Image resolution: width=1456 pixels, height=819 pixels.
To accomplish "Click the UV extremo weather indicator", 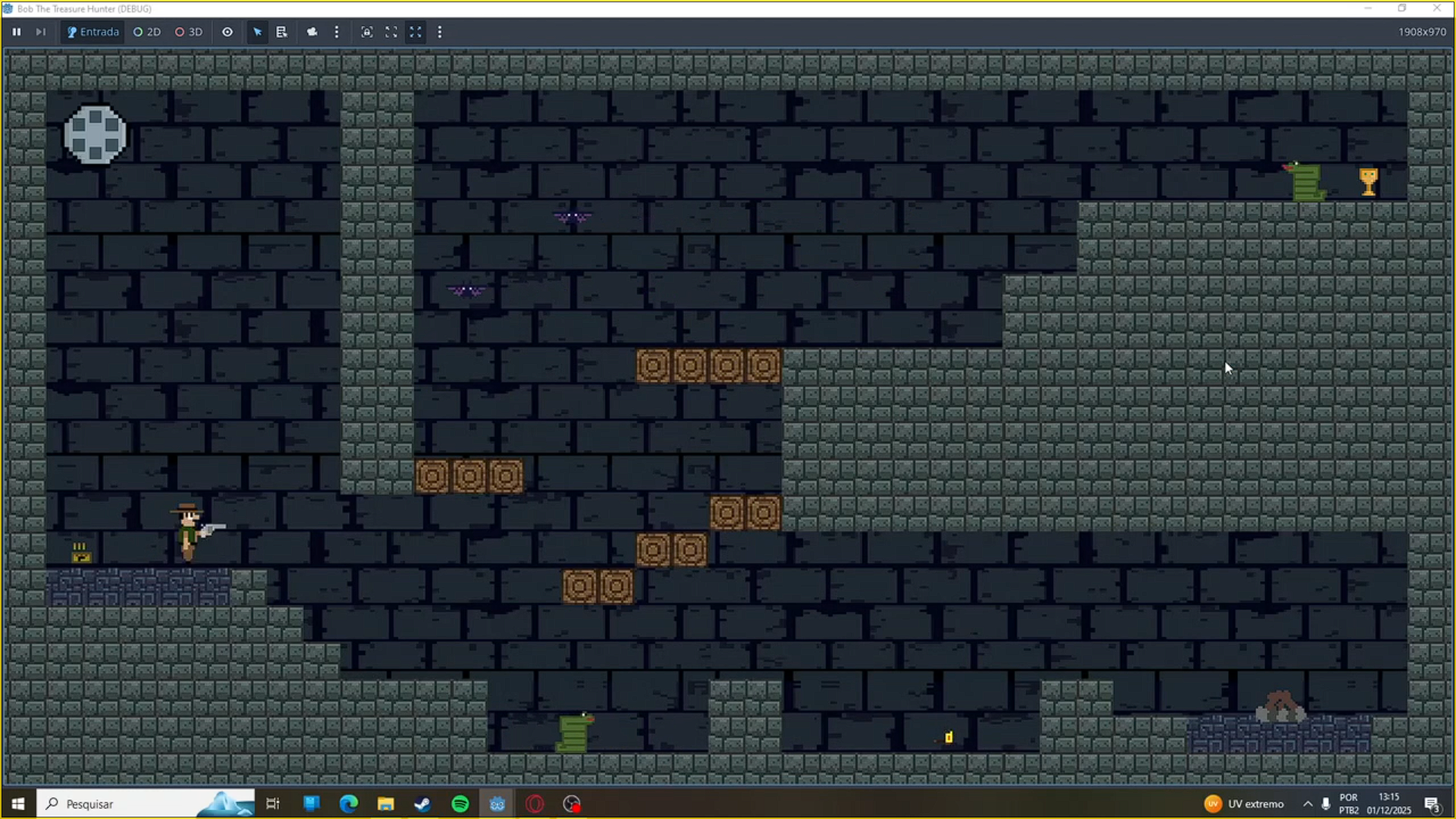I will coord(1244,803).
